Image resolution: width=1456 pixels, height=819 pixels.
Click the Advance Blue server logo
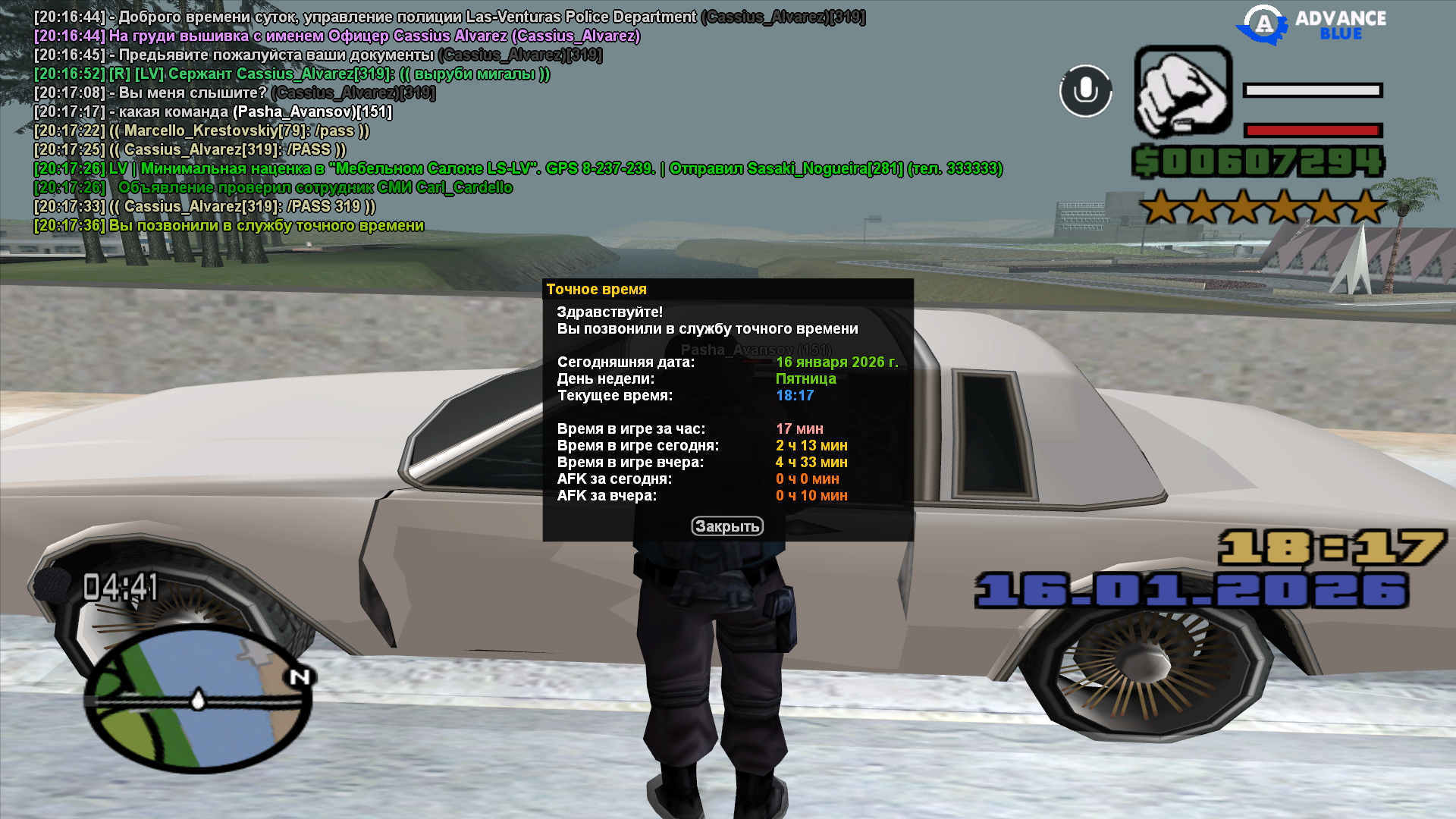click(x=1311, y=25)
